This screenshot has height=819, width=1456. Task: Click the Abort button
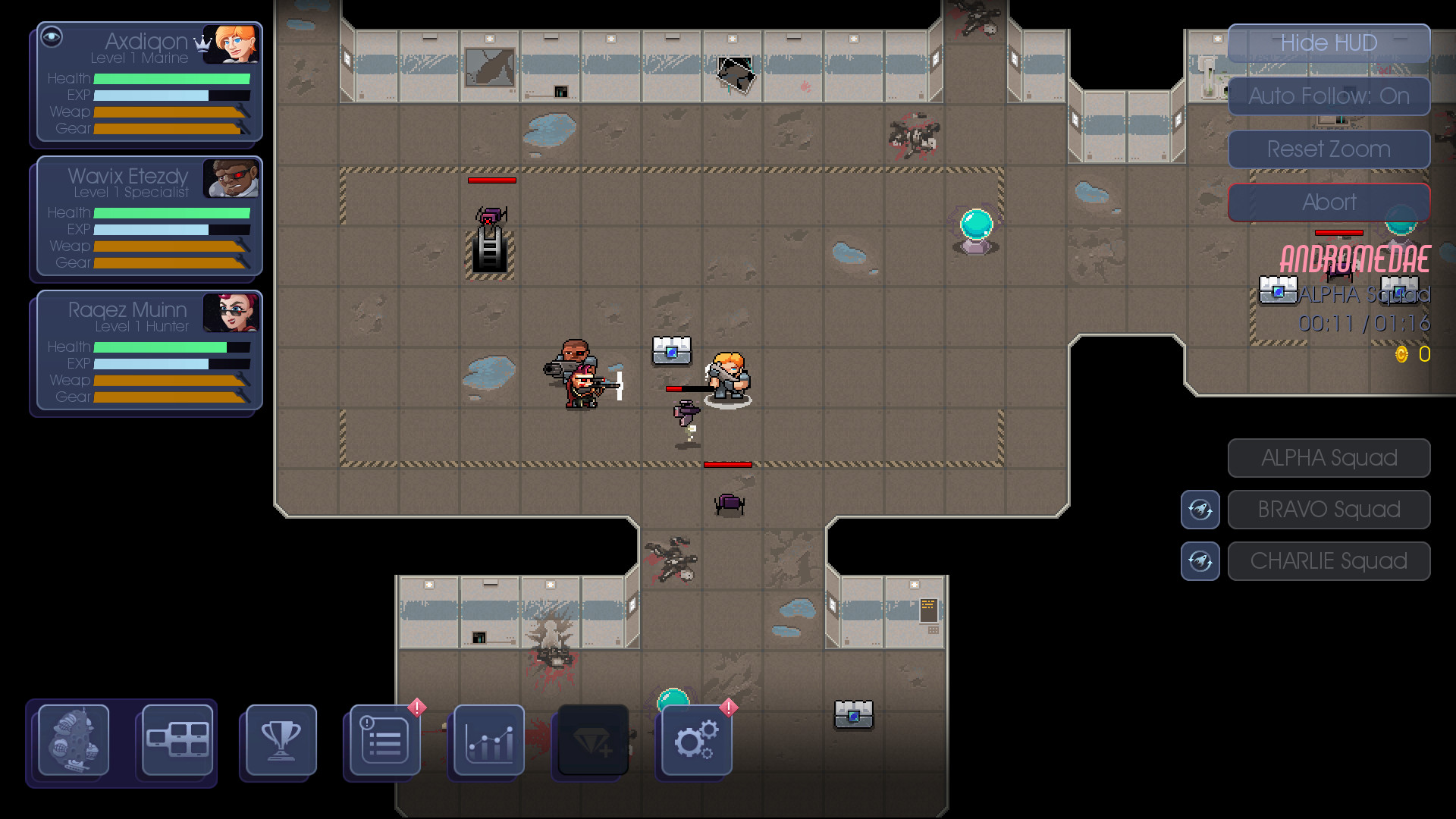[1329, 202]
